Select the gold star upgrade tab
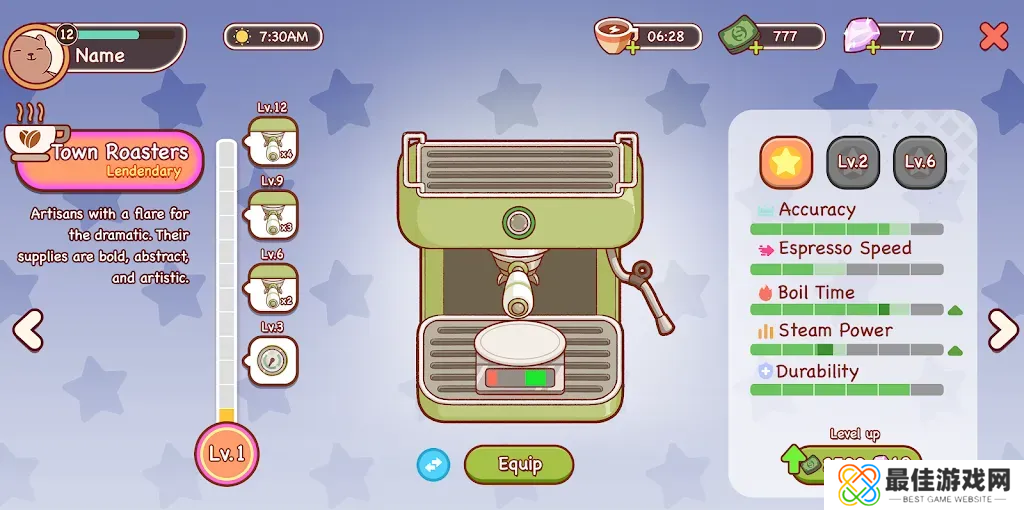This screenshot has width=1024, height=510. pyautogui.click(x=786, y=162)
